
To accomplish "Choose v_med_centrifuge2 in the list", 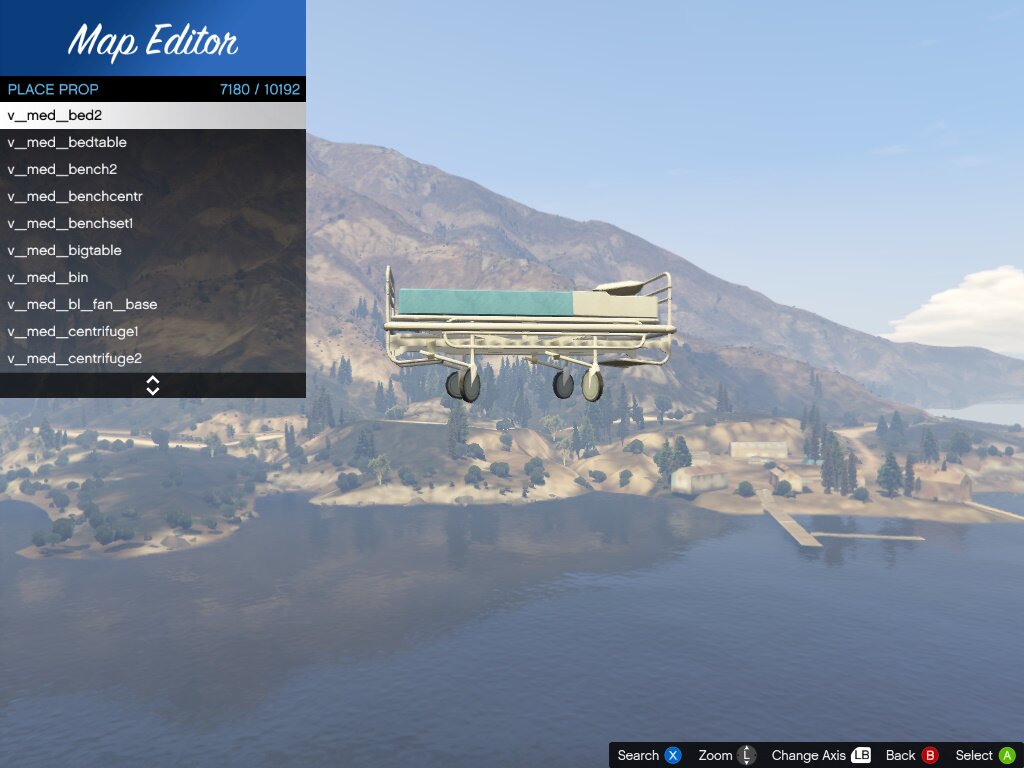I will click(x=153, y=359).
